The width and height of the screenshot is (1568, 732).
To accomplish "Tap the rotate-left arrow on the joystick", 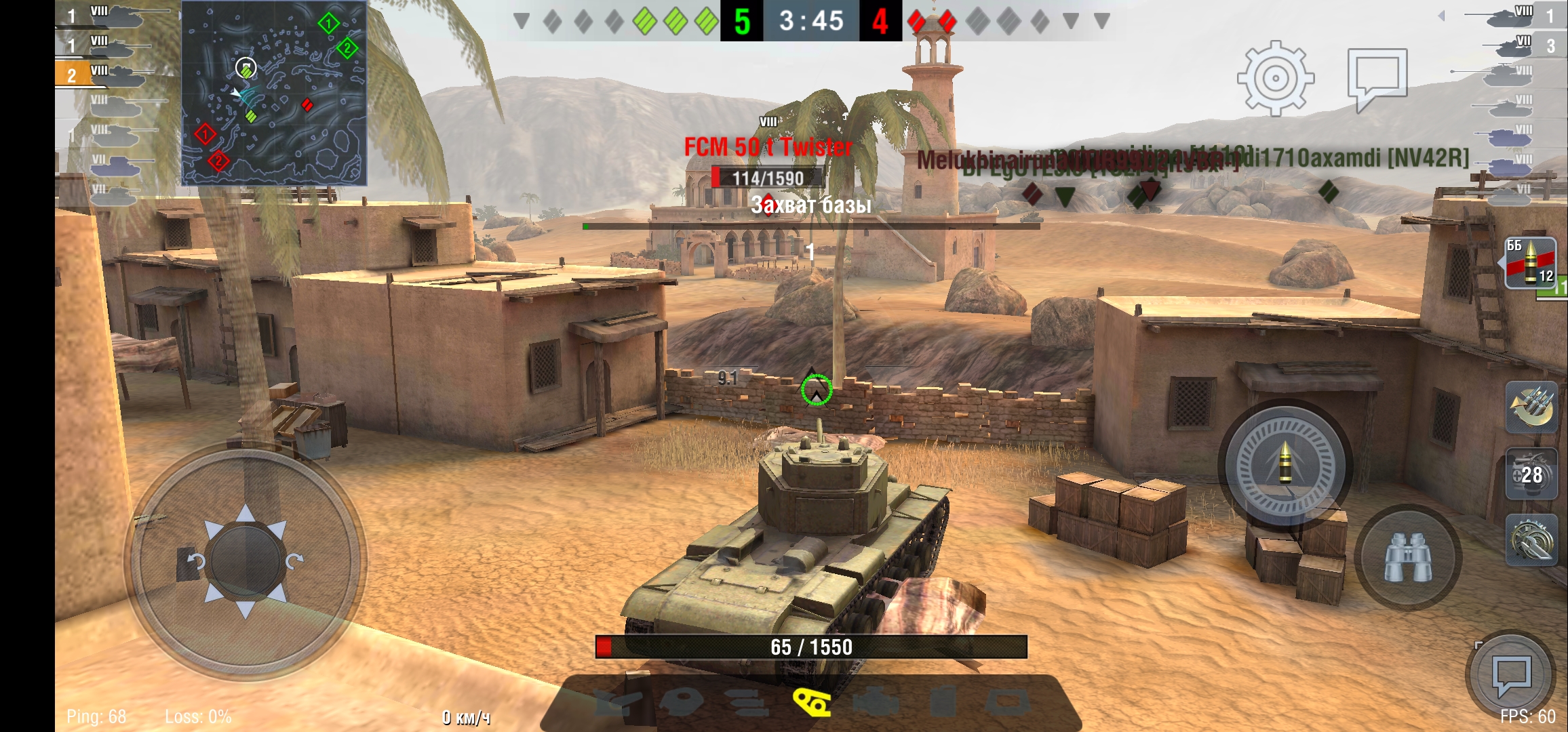I will (196, 561).
